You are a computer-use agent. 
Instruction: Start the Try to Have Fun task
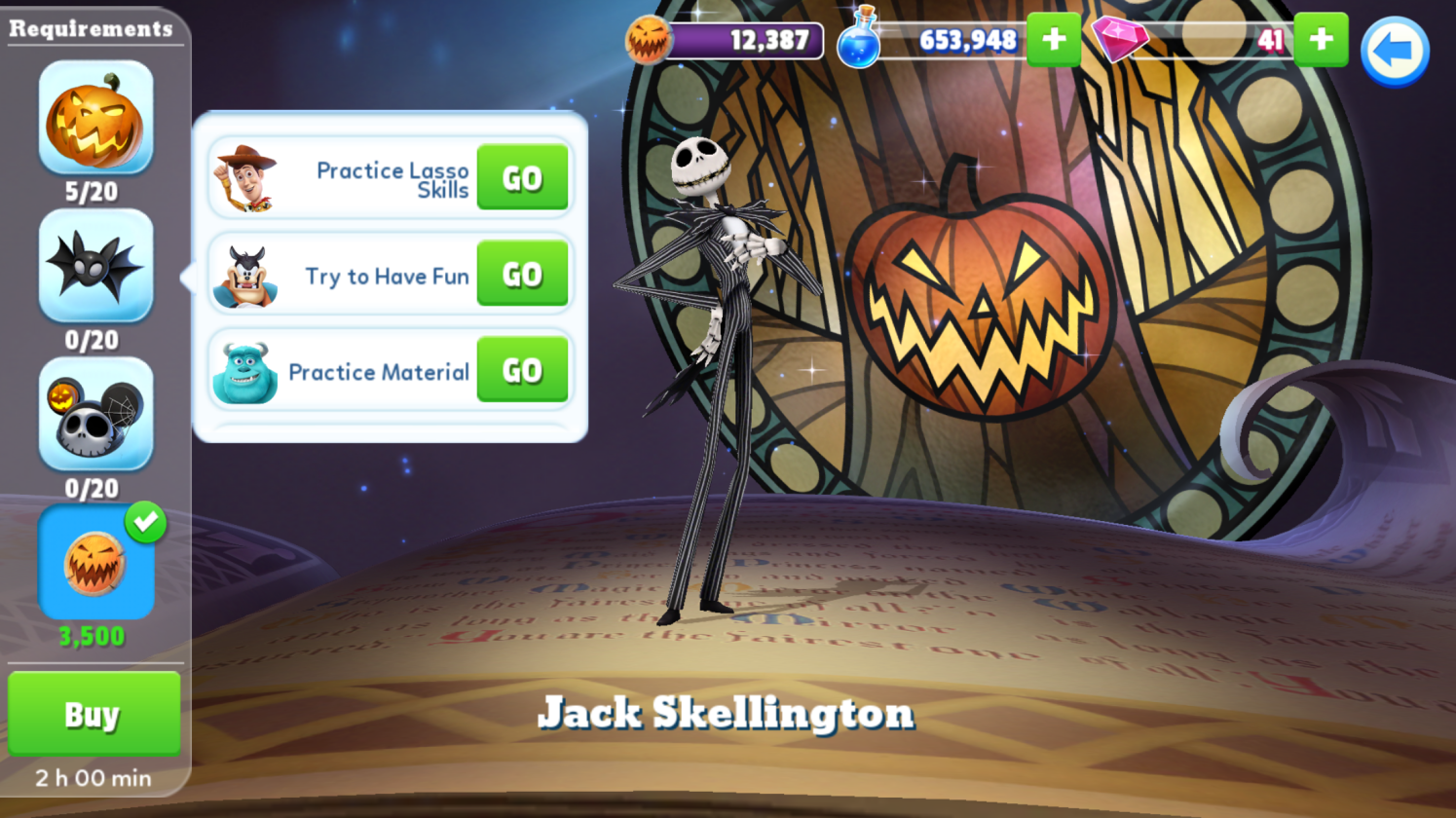pyautogui.click(x=522, y=275)
